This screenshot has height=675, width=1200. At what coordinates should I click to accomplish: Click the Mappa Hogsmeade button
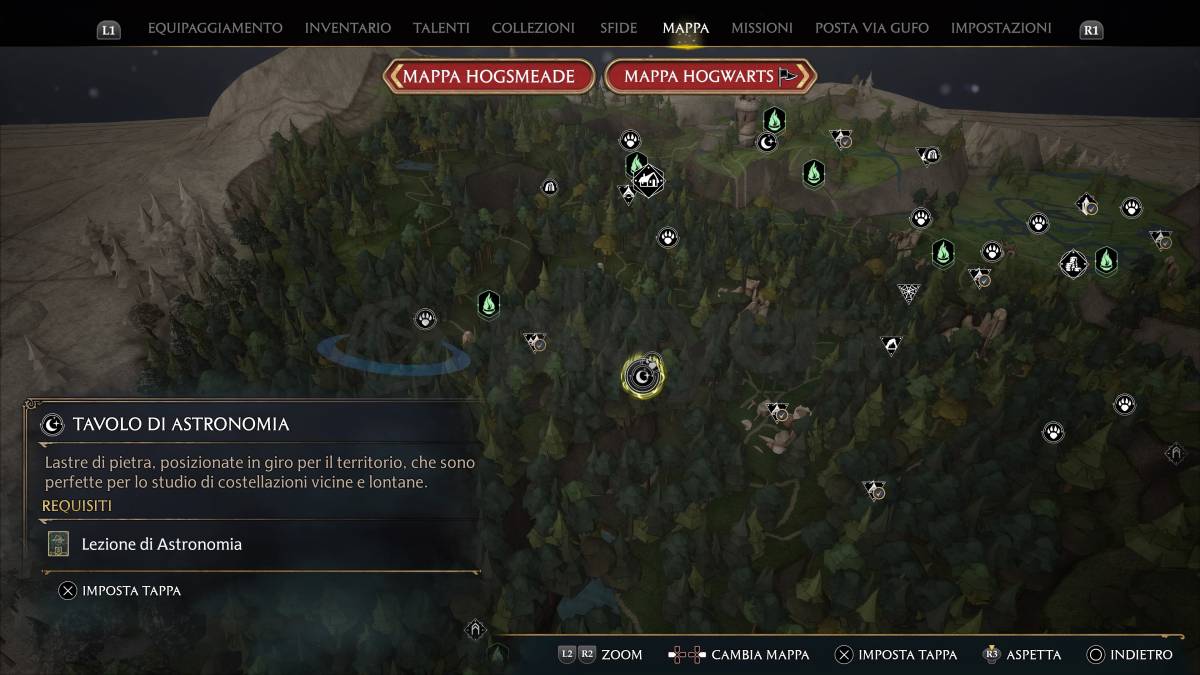pyautogui.click(x=489, y=76)
